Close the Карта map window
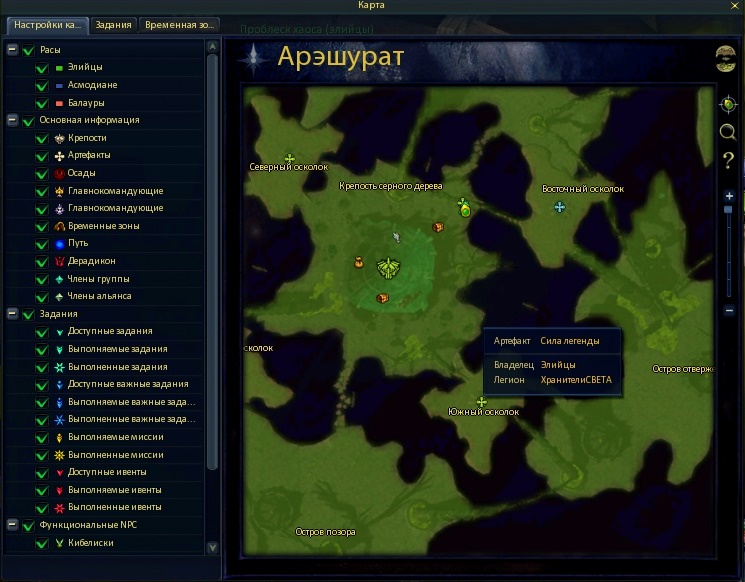 tap(735, 6)
